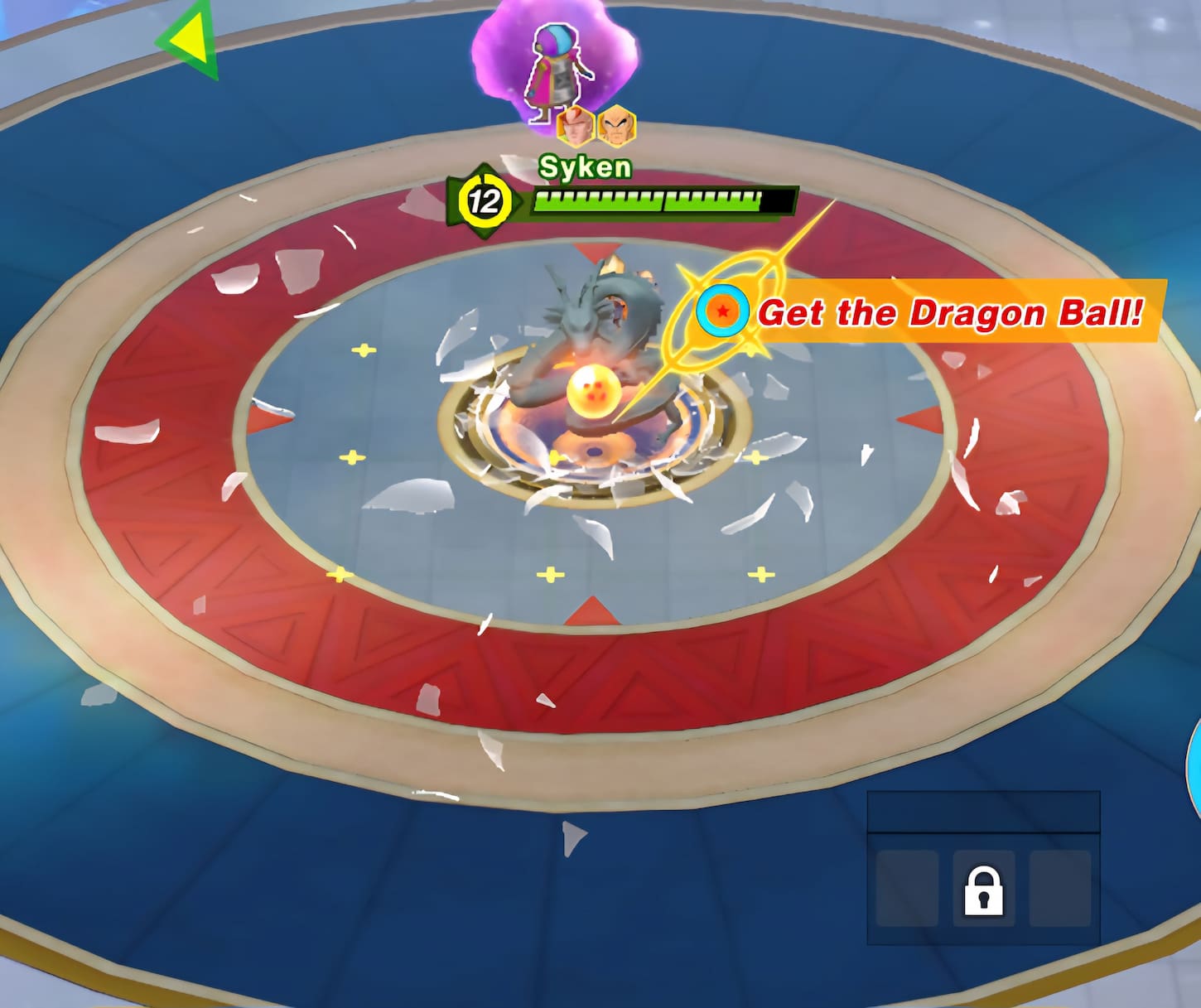Viewport: 1201px width, 1008px height.
Task: Select the bald character portrait icon
Action: pos(616,126)
